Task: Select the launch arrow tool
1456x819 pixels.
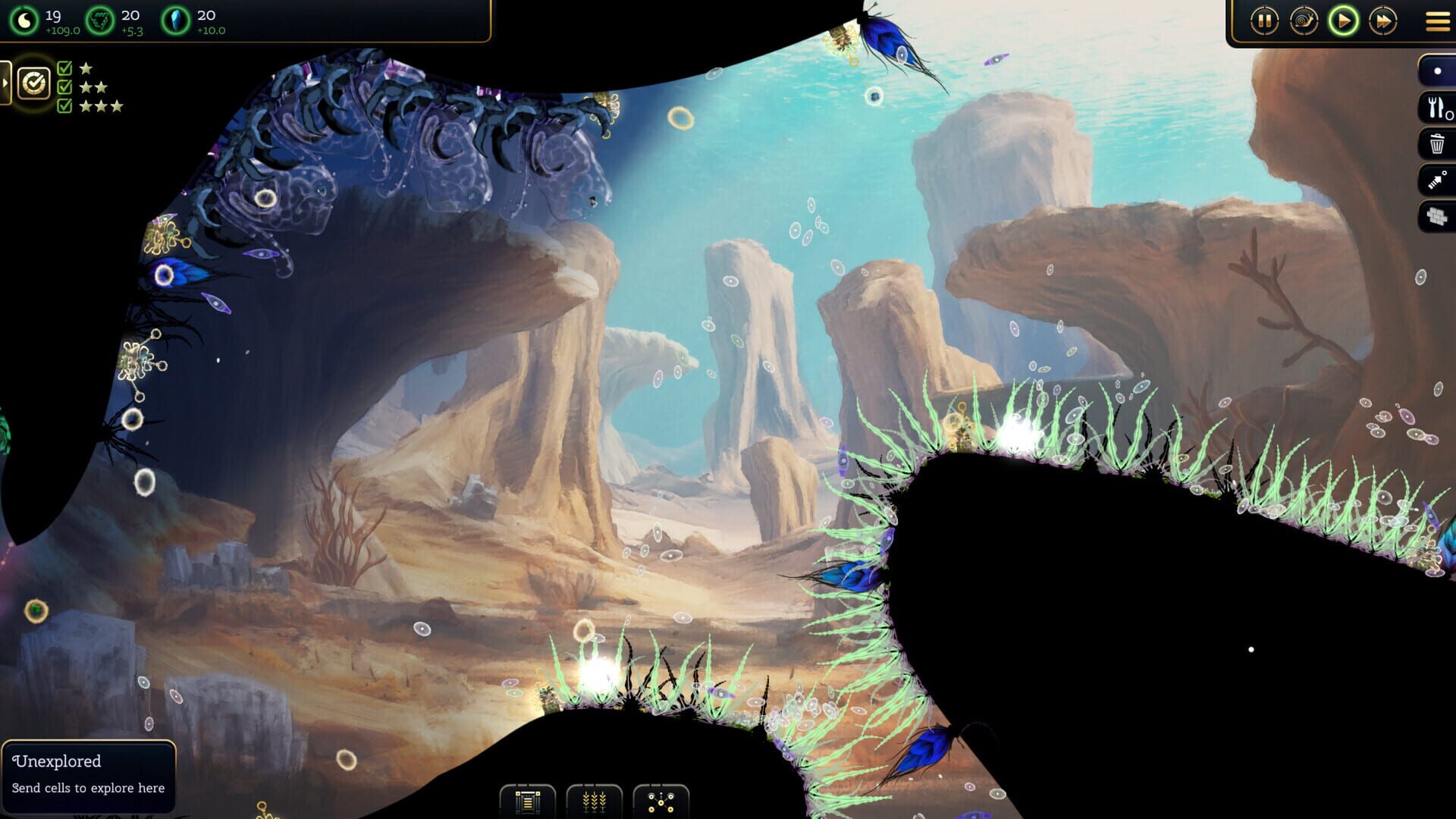Action: pyautogui.click(x=1436, y=180)
